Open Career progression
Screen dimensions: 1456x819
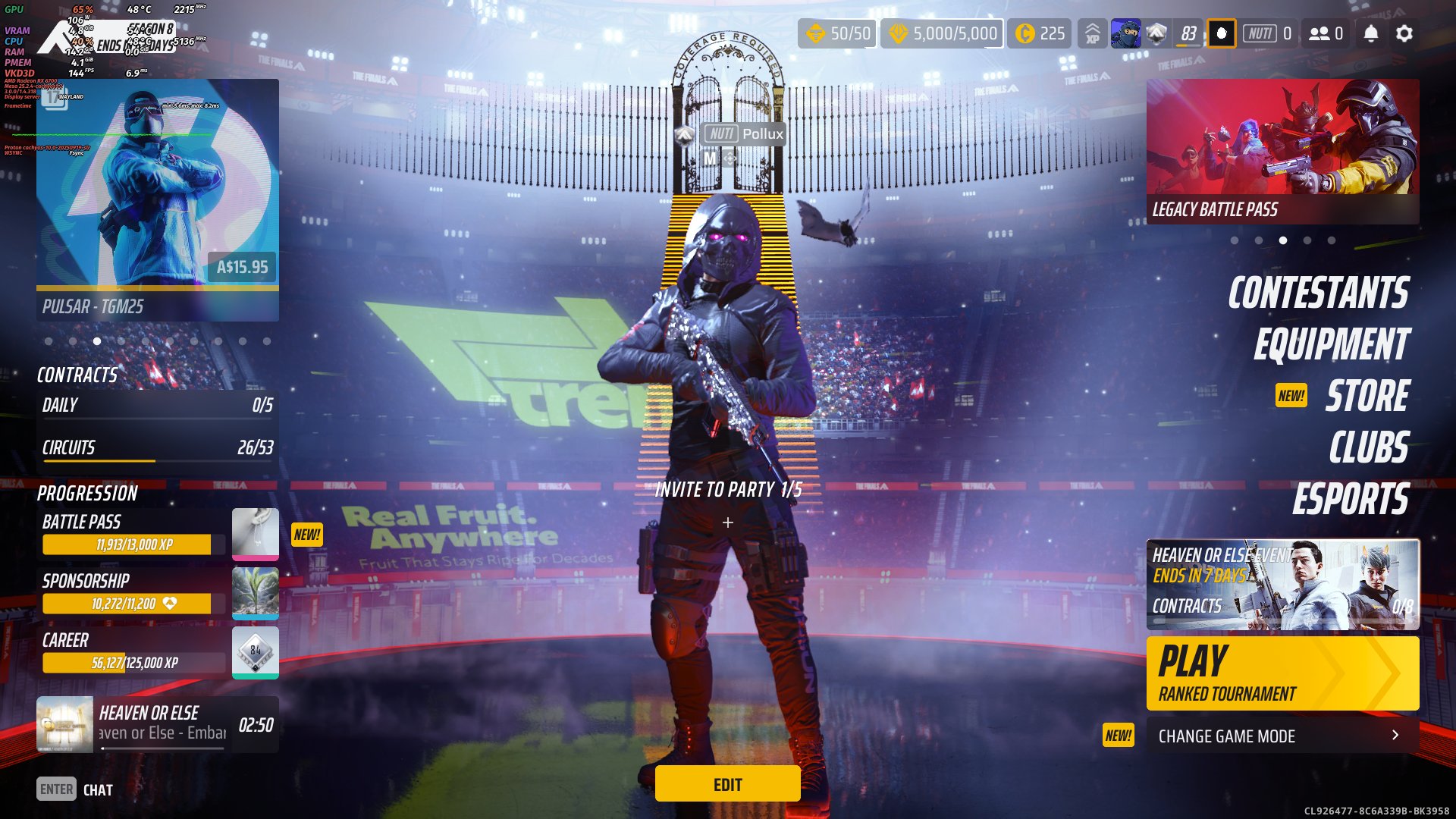(133, 652)
